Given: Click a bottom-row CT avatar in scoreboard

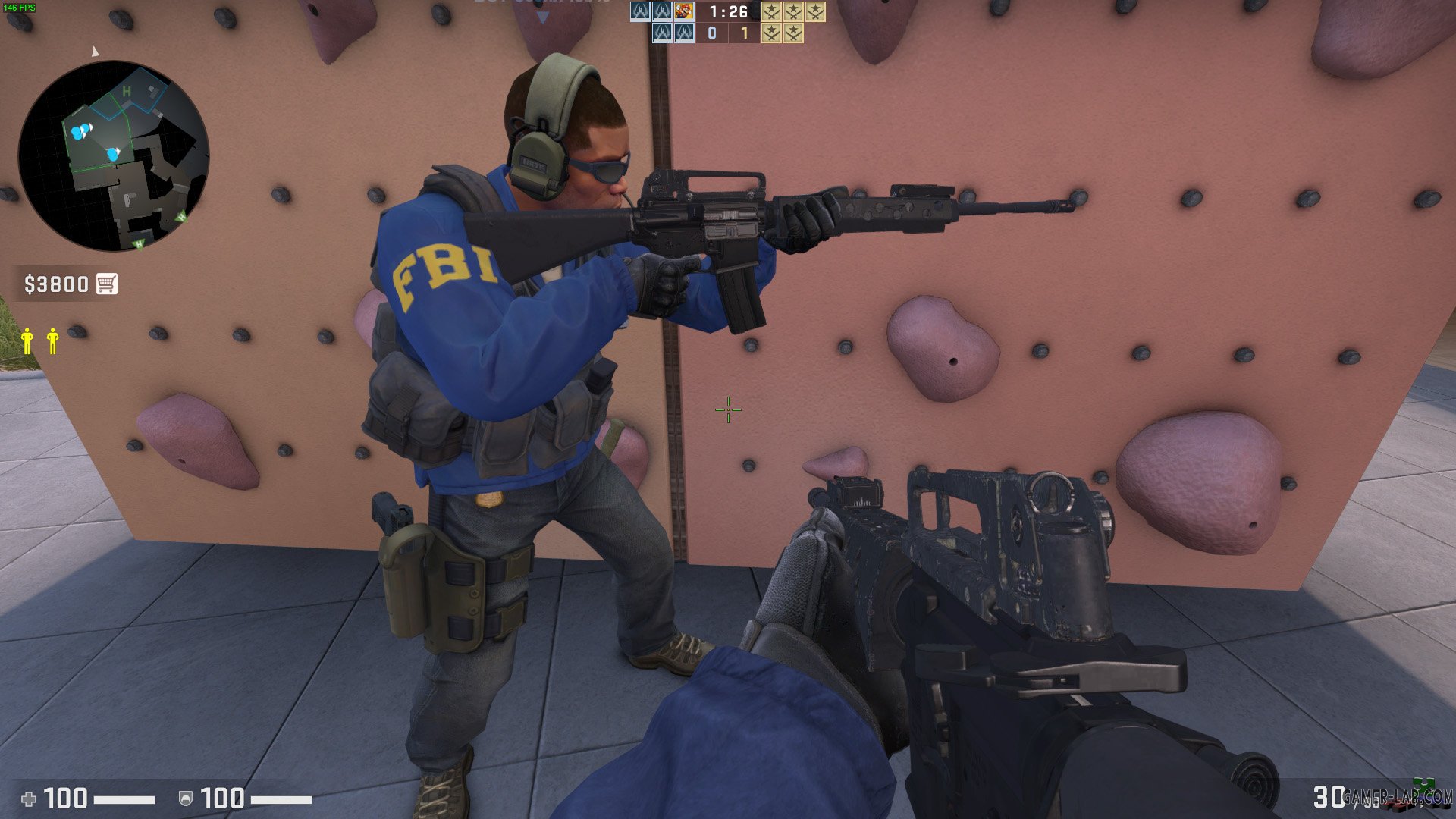Looking at the screenshot, I should (662, 33).
